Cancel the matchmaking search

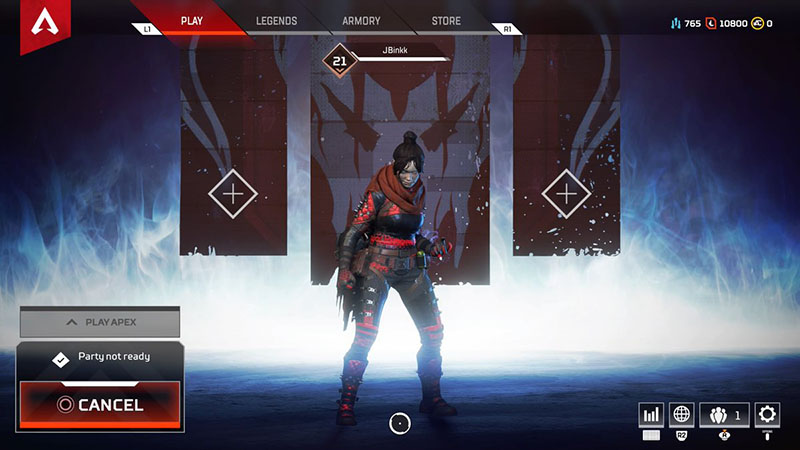(x=100, y=405)
